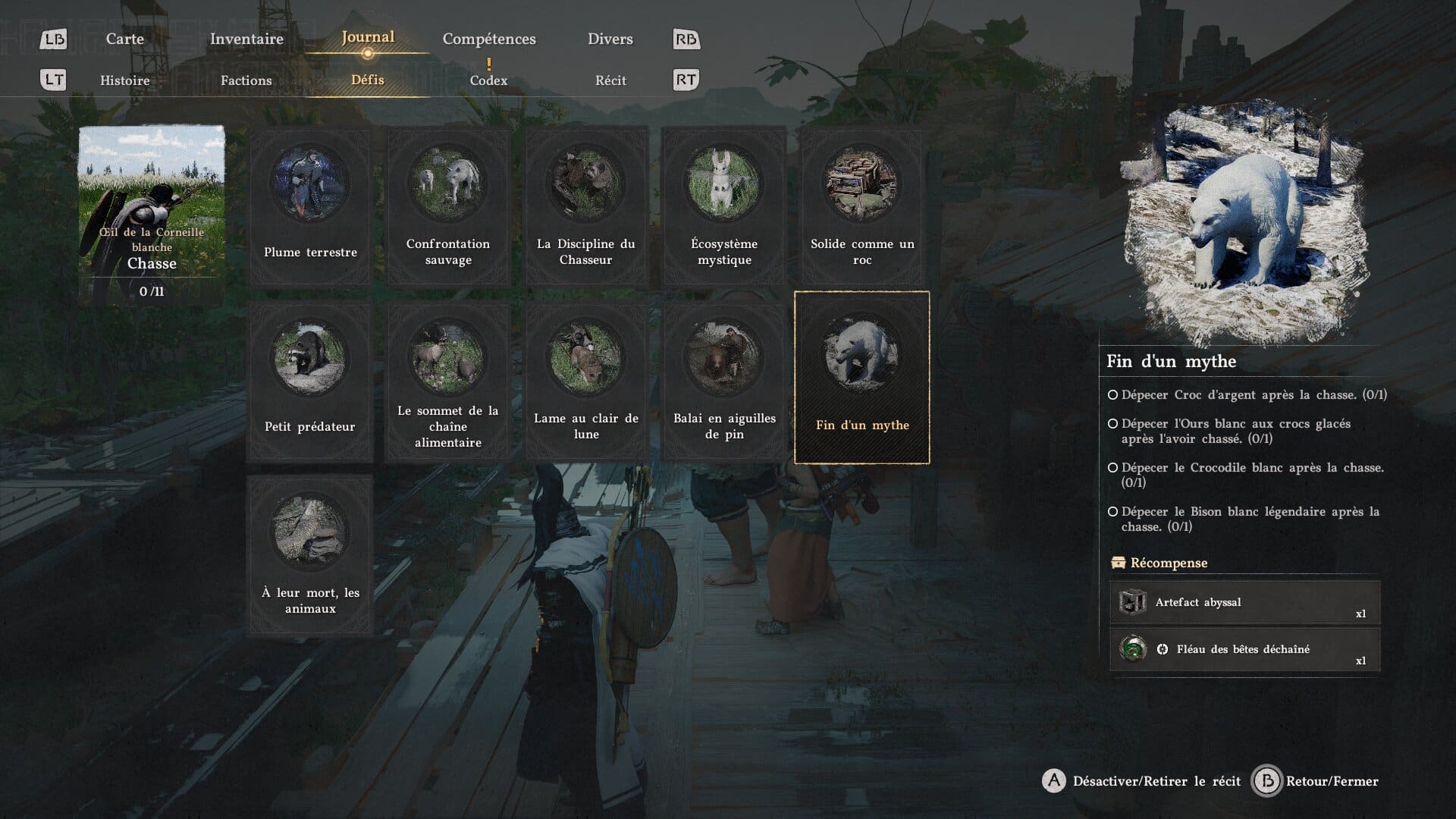Switch to the Inventaire tab
The image size is (1456, 819).
coord(246,39)
